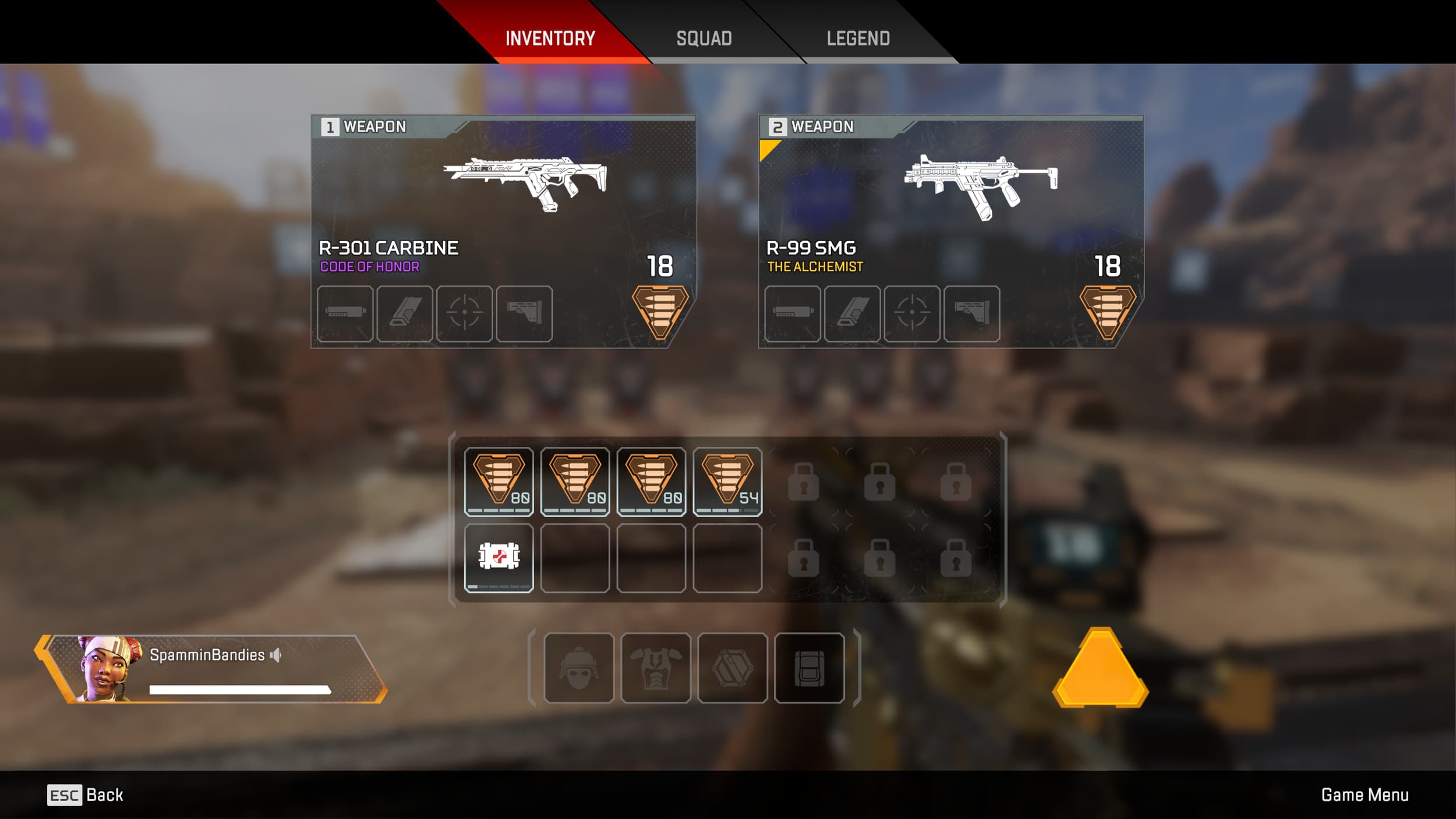The height and width of the screenshot is (819, 1456).
Task: Select the stock attachment slot on the R-99 SMG
Action: click(970, 315)
